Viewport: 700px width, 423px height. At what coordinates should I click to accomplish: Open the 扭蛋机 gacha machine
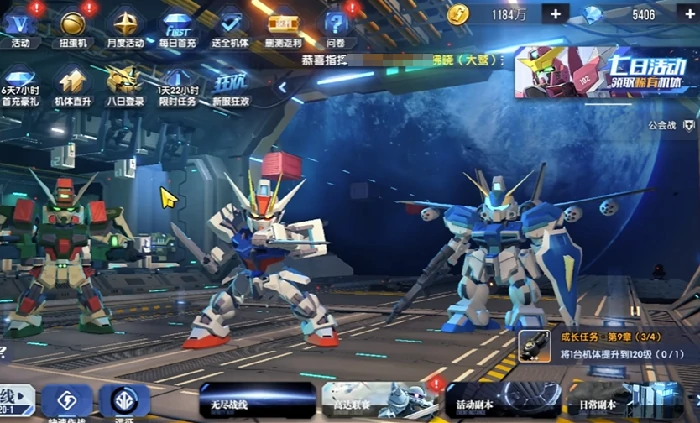point(72,25)
